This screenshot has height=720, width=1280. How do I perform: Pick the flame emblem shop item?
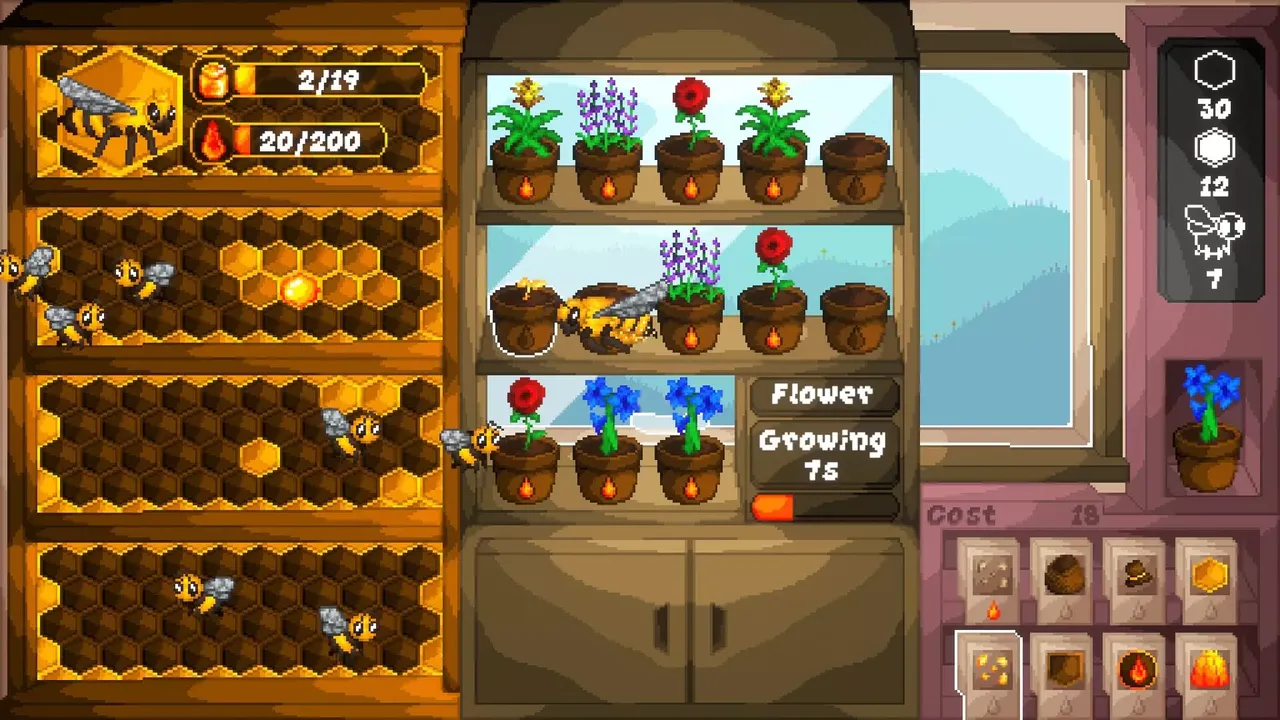tap(1135, 667)
